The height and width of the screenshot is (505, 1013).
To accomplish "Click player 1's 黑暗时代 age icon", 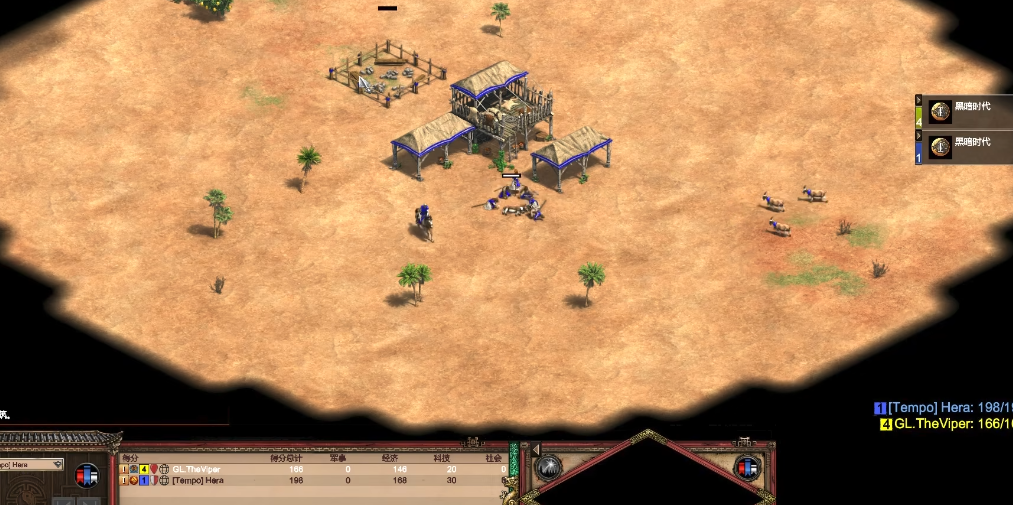I will coord(939,148).
